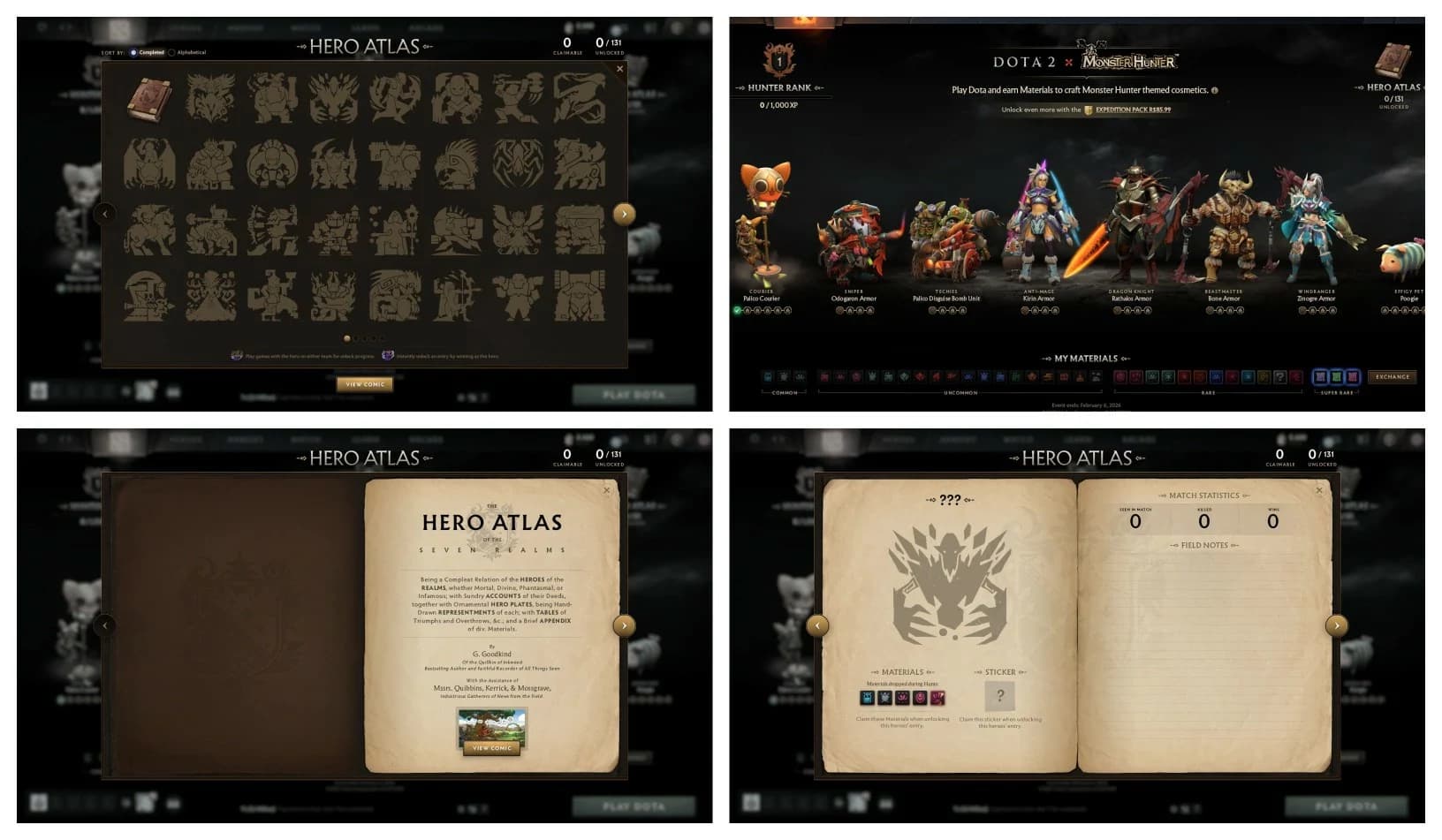View a Super Rare material in My Materials
The width and height of the screenshot is (1442, 840).
1336,375
